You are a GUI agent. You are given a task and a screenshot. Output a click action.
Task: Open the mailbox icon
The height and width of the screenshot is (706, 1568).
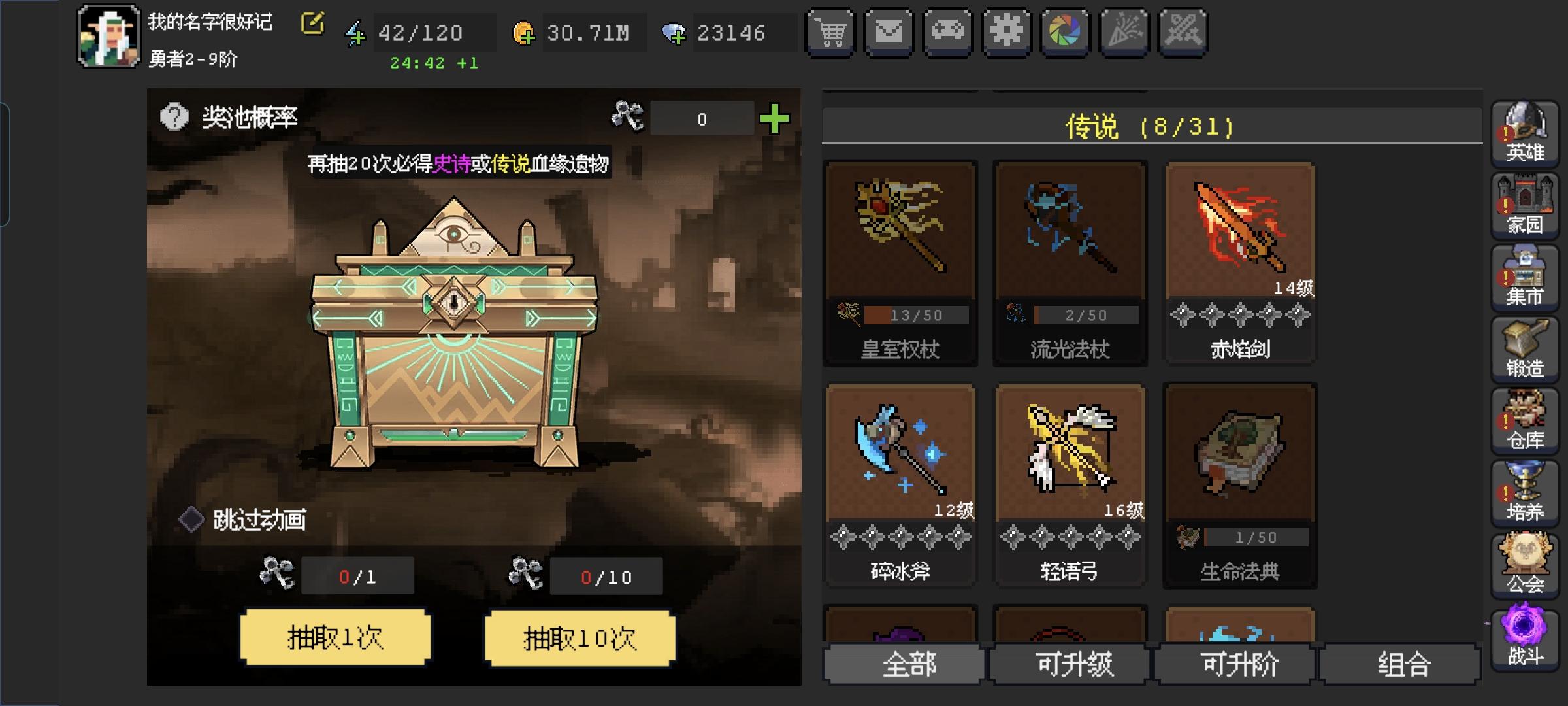click(889, 31)
